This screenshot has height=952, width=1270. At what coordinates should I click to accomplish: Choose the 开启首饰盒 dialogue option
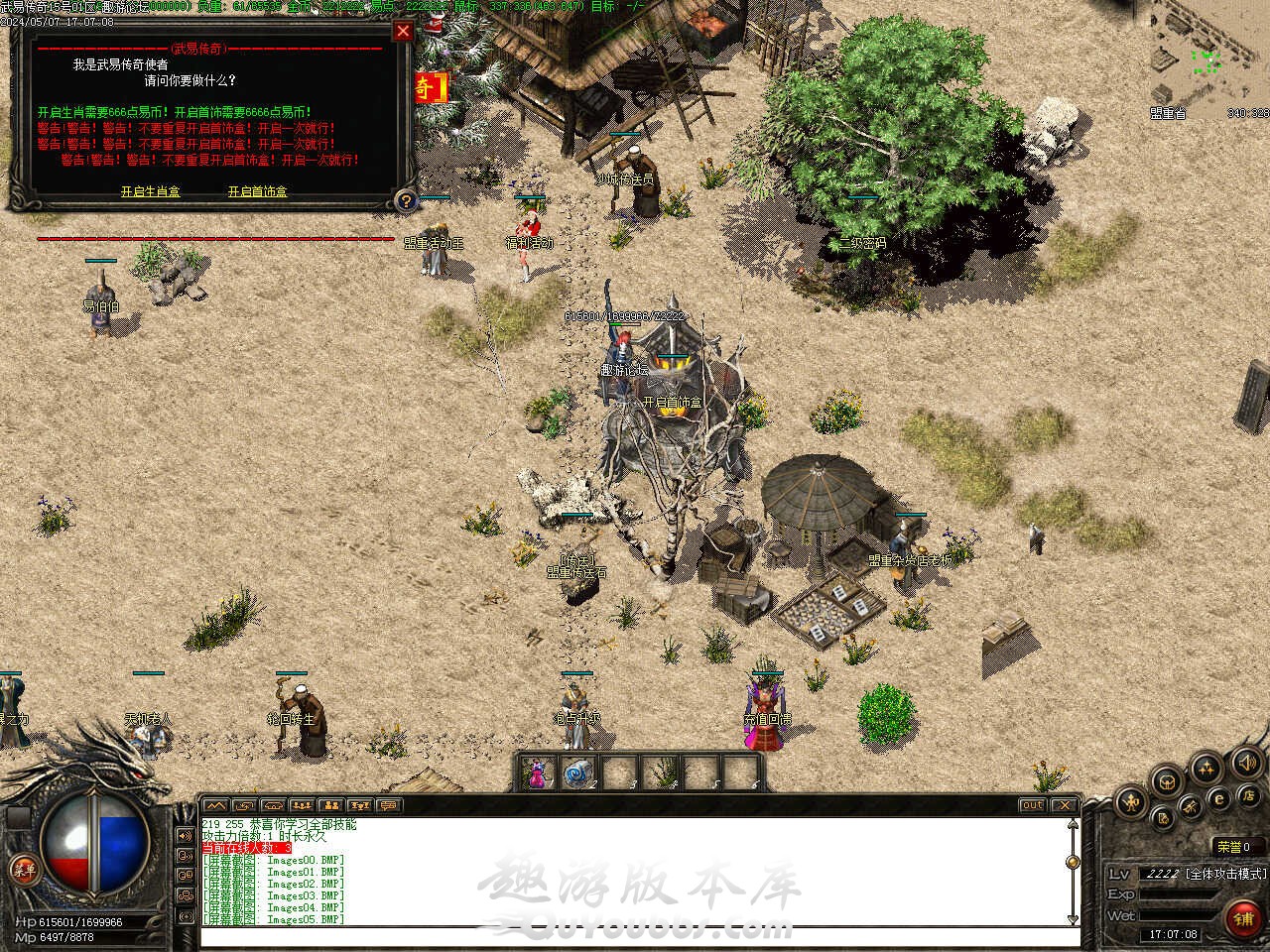pos(257,191)
